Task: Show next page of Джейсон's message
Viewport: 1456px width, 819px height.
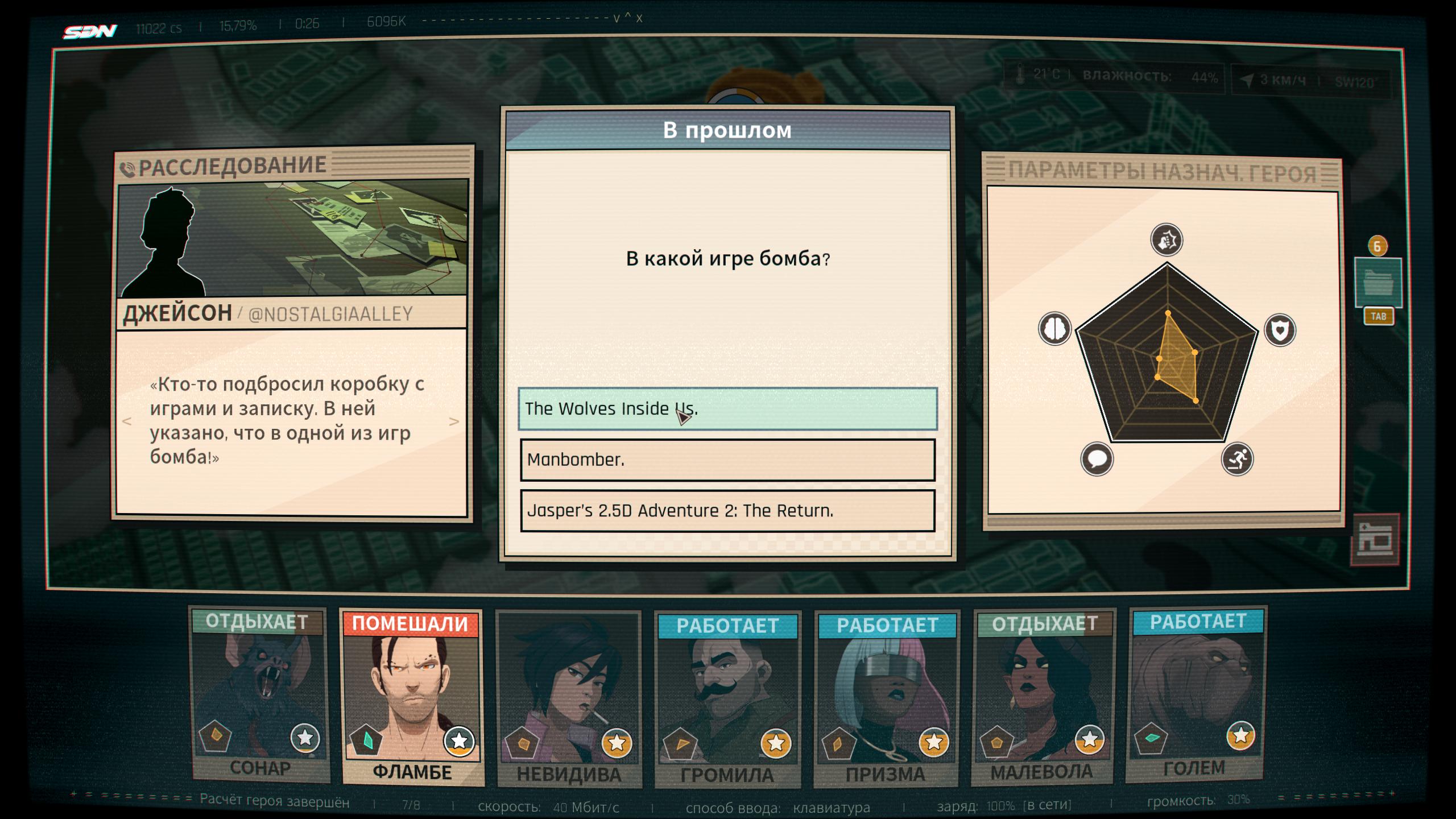Action: pos(454,421)
